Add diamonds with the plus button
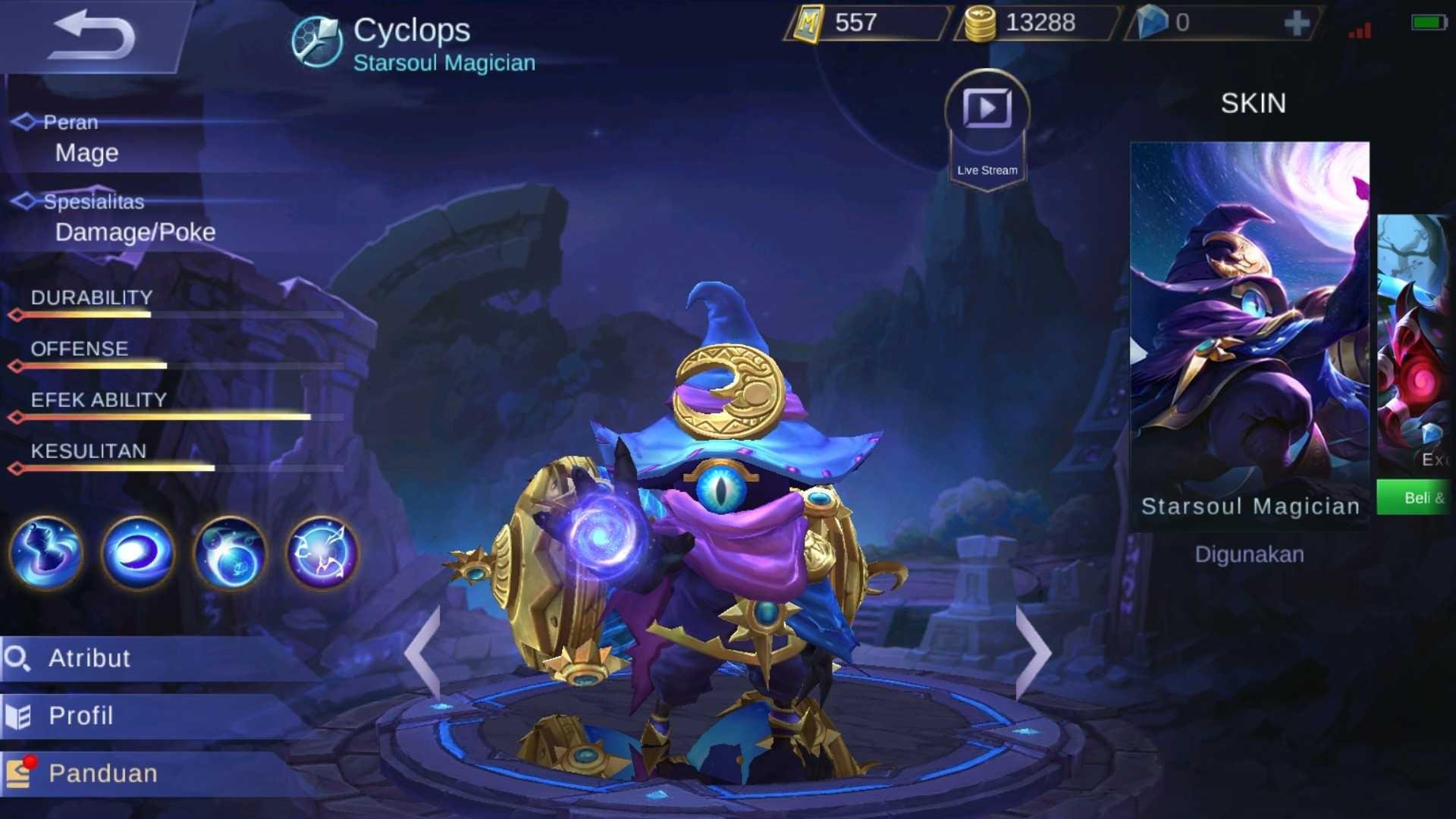 click(1297, 23)
